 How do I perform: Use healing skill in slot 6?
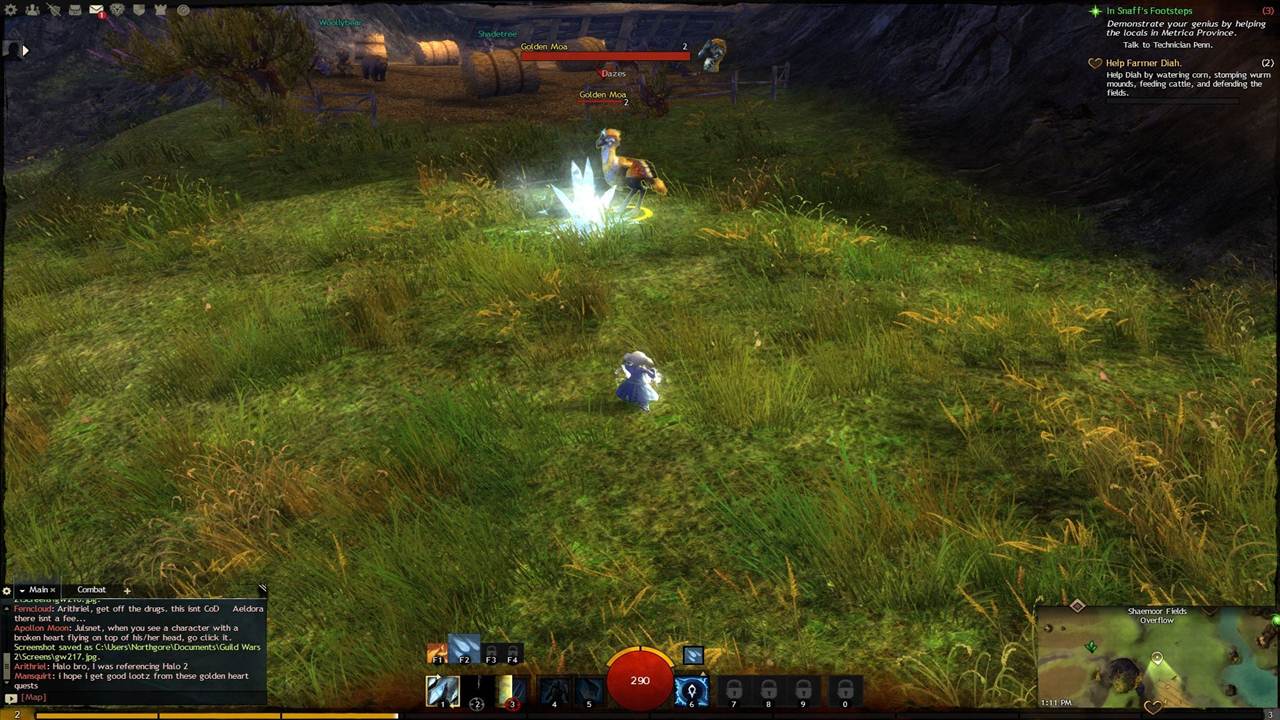click(x=691, y=691)
